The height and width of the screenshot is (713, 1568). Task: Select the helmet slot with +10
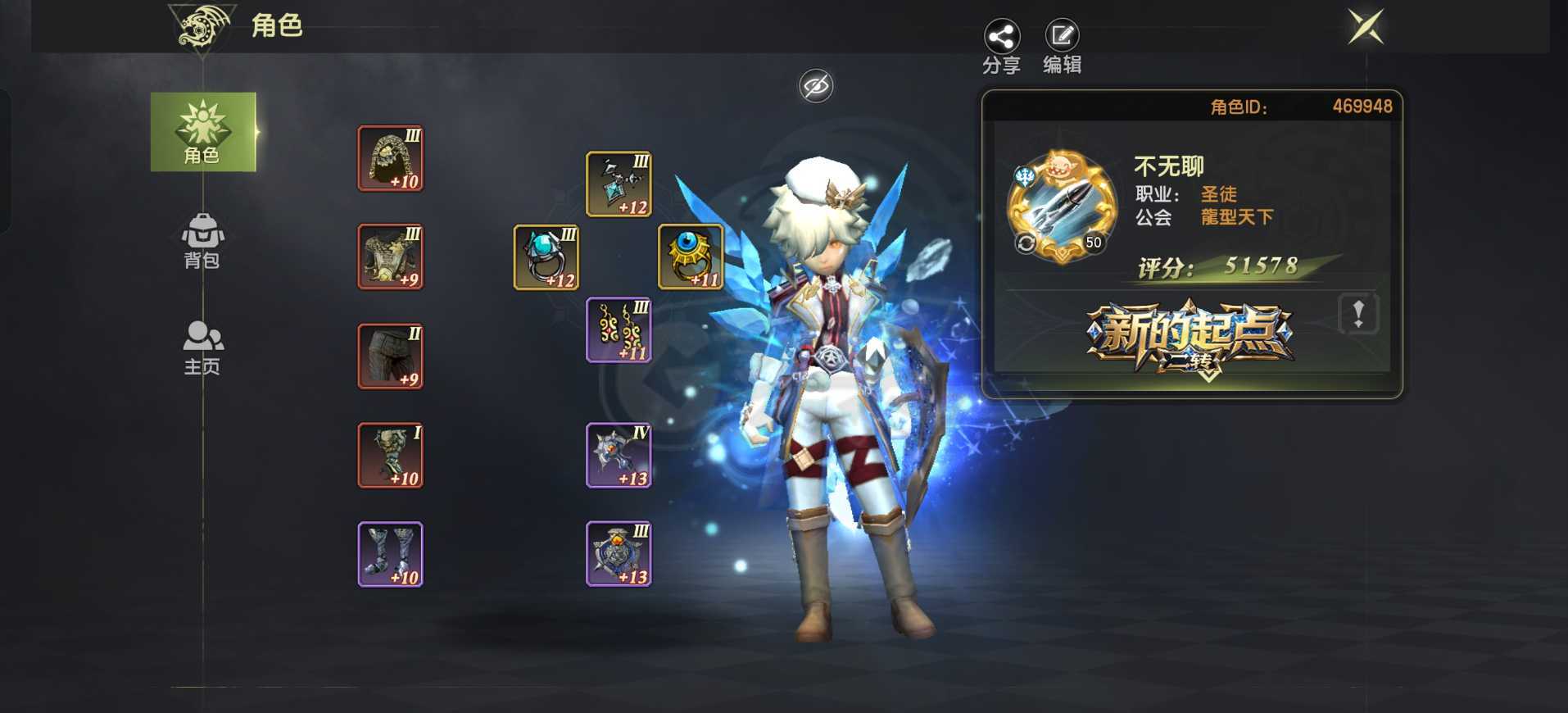coord(391,158)
